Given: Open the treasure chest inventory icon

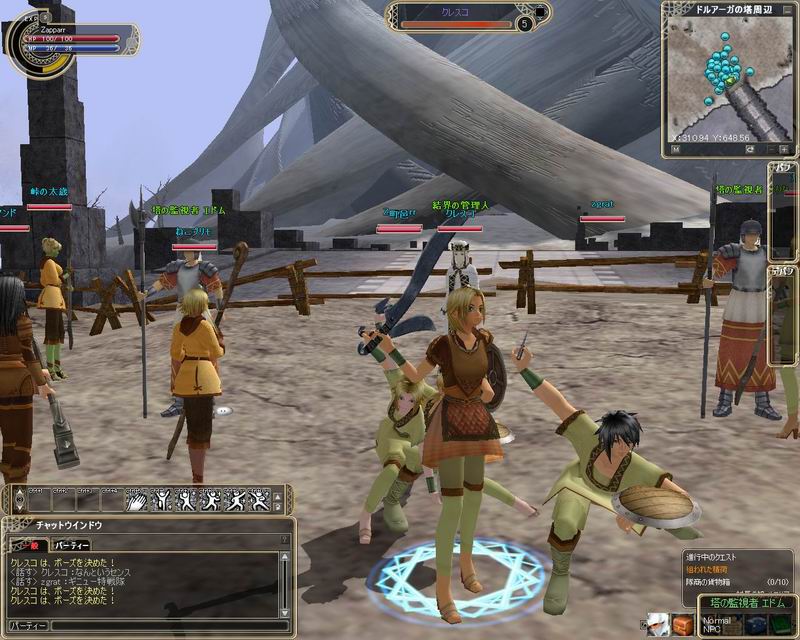Looking at the screenshot, I should [x=682, y=626].
